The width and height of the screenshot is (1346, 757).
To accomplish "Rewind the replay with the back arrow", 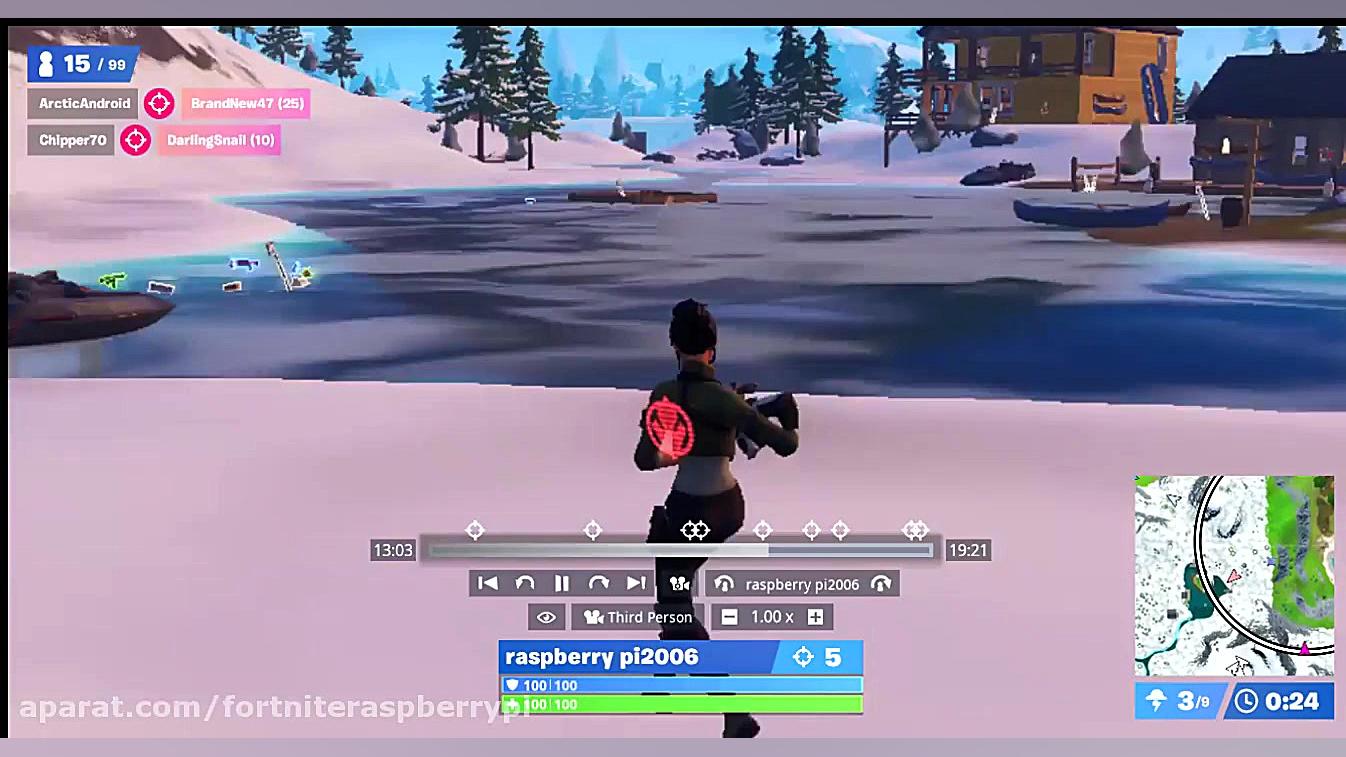I will [x=524, y=583].
